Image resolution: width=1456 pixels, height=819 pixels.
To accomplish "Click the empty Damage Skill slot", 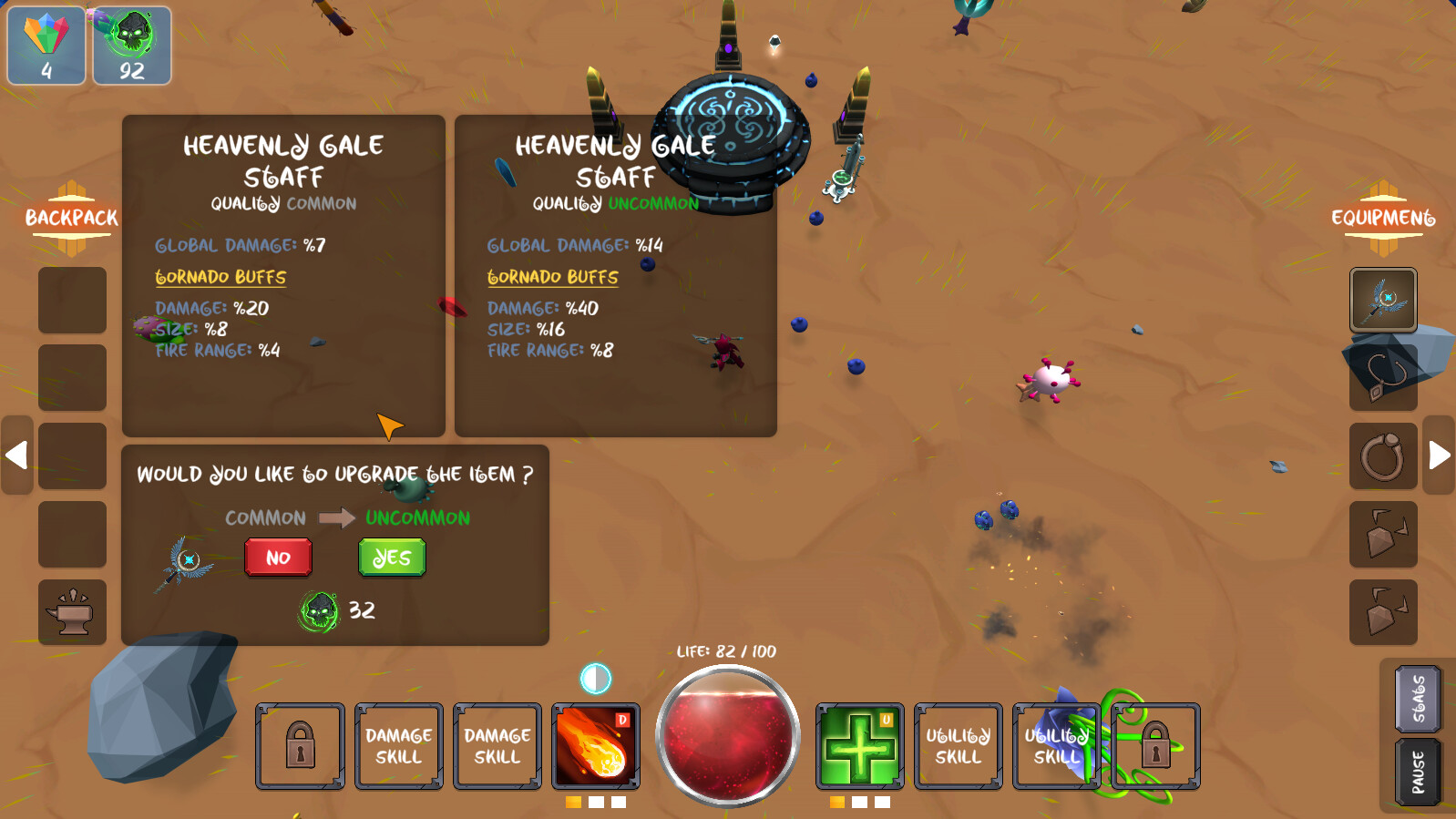I will click(398, 745).
